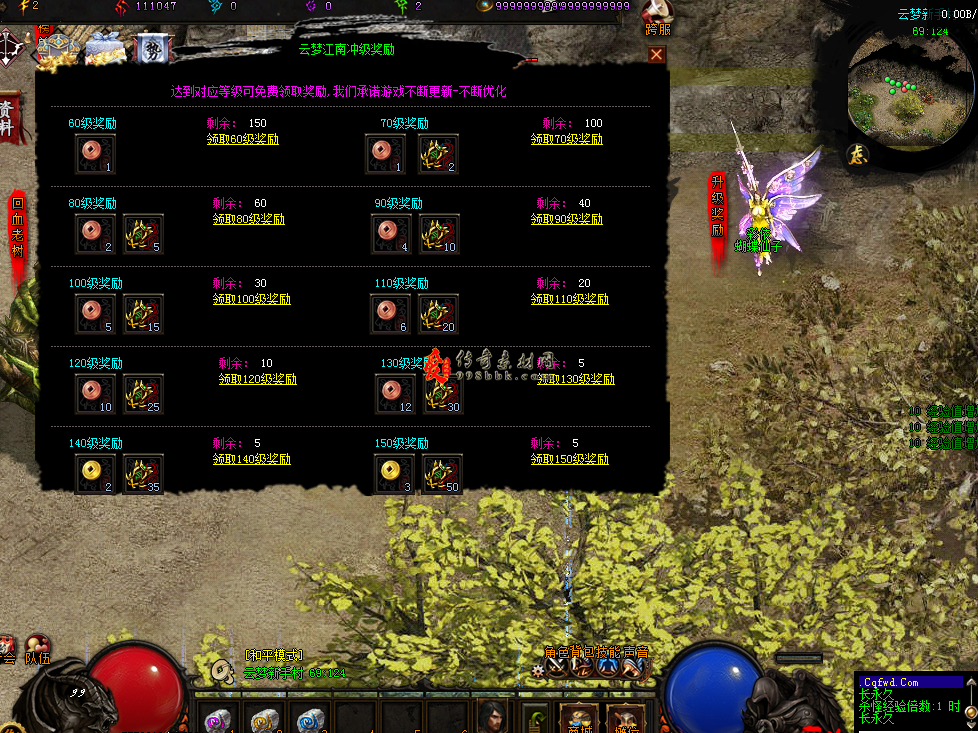The image size is (978, 733).
Task: Close the level reward panel
Action: pos(656,55)
